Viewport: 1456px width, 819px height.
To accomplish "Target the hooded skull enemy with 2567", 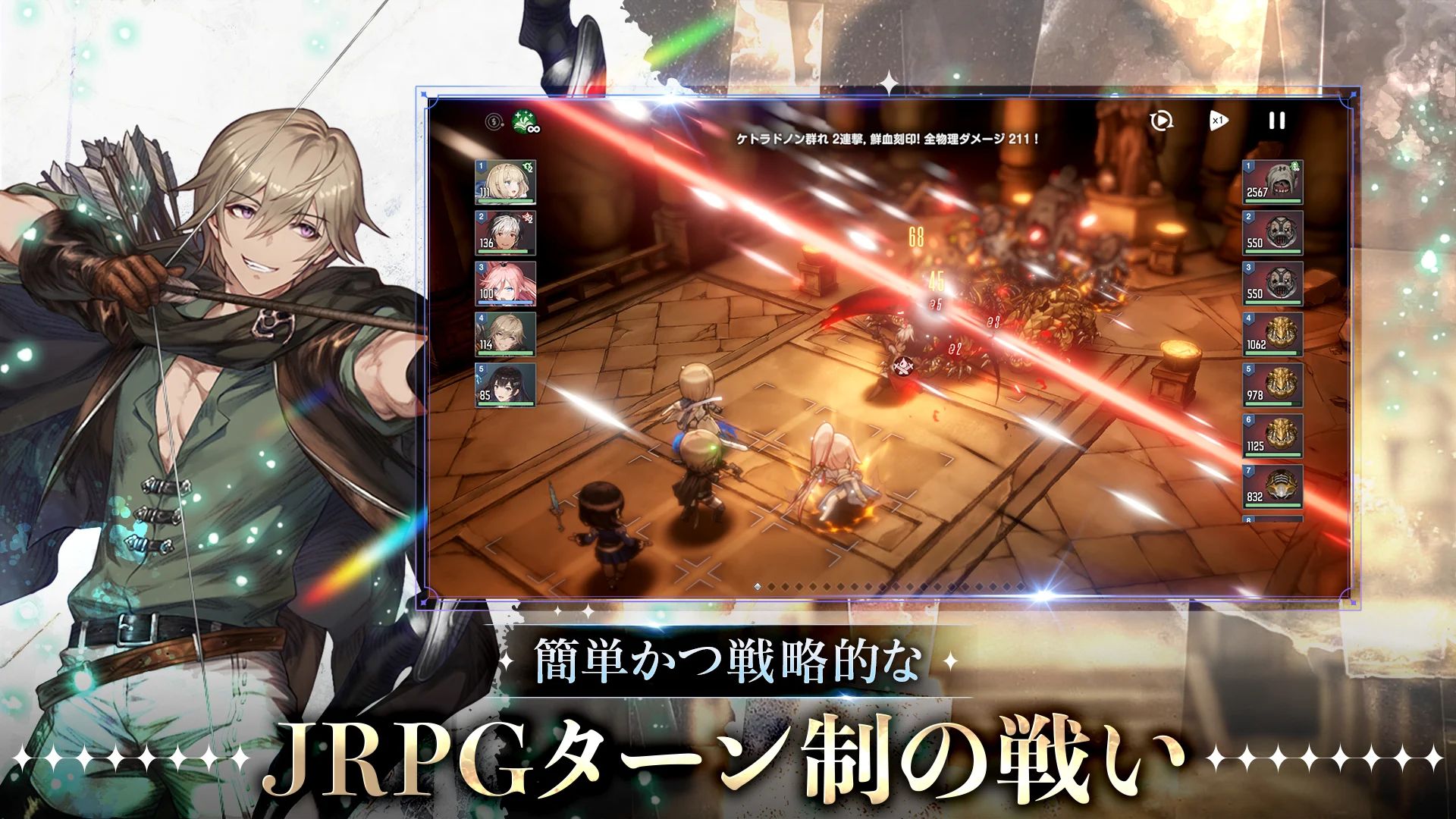I will pos(1272,182).
